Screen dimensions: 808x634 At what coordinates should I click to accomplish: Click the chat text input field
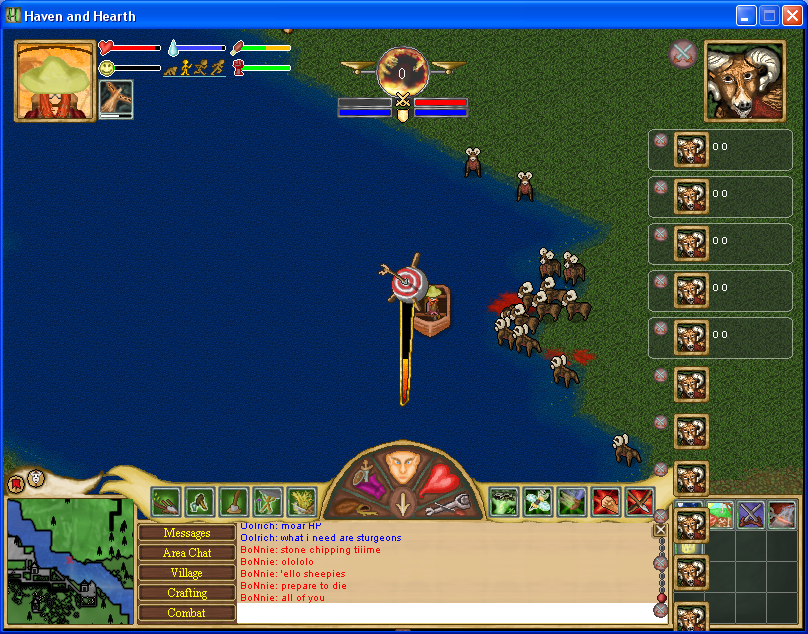tap(444, 612)
